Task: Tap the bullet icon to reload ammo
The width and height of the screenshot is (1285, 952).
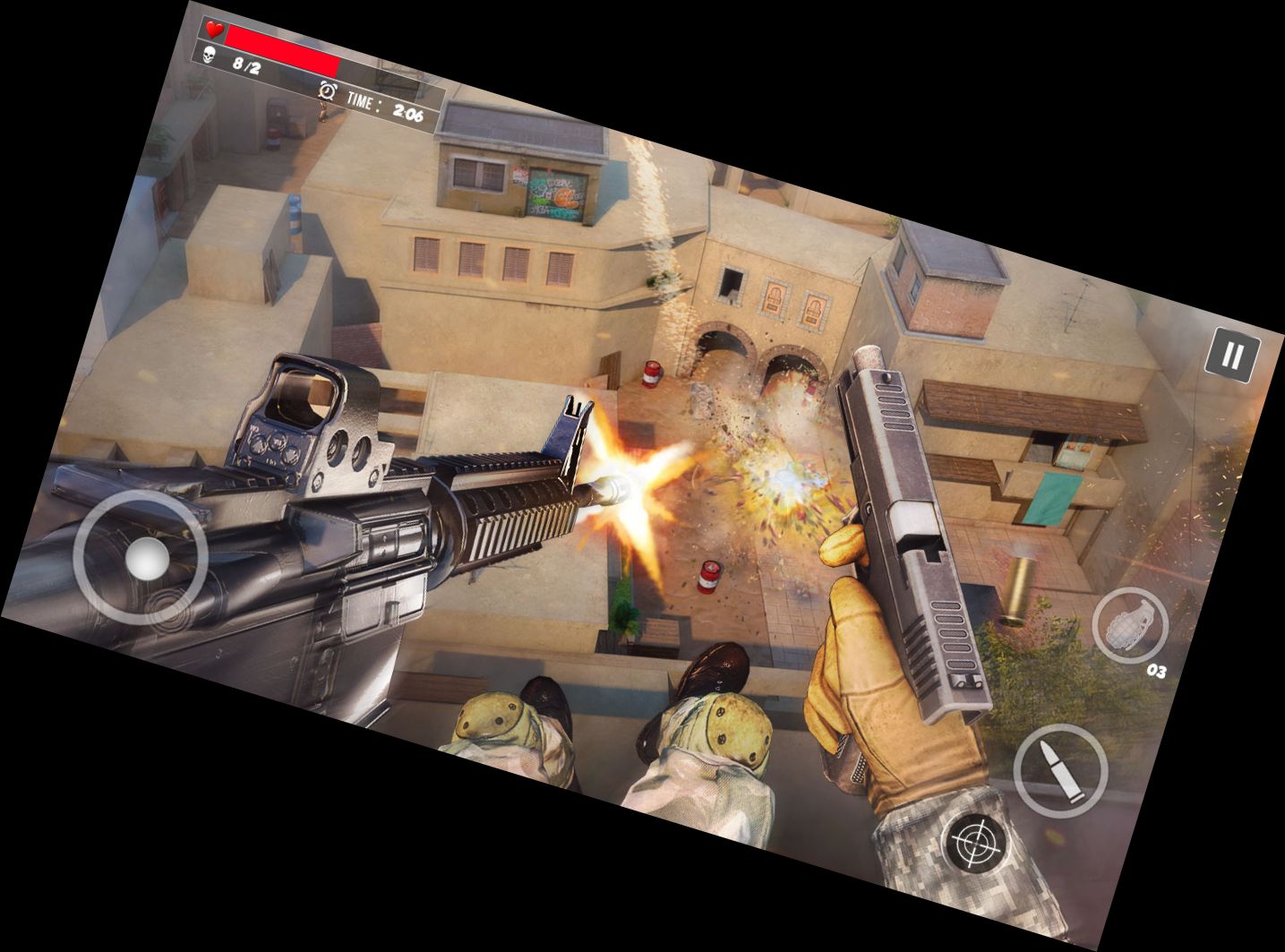Action: (x=1060, y=770)
